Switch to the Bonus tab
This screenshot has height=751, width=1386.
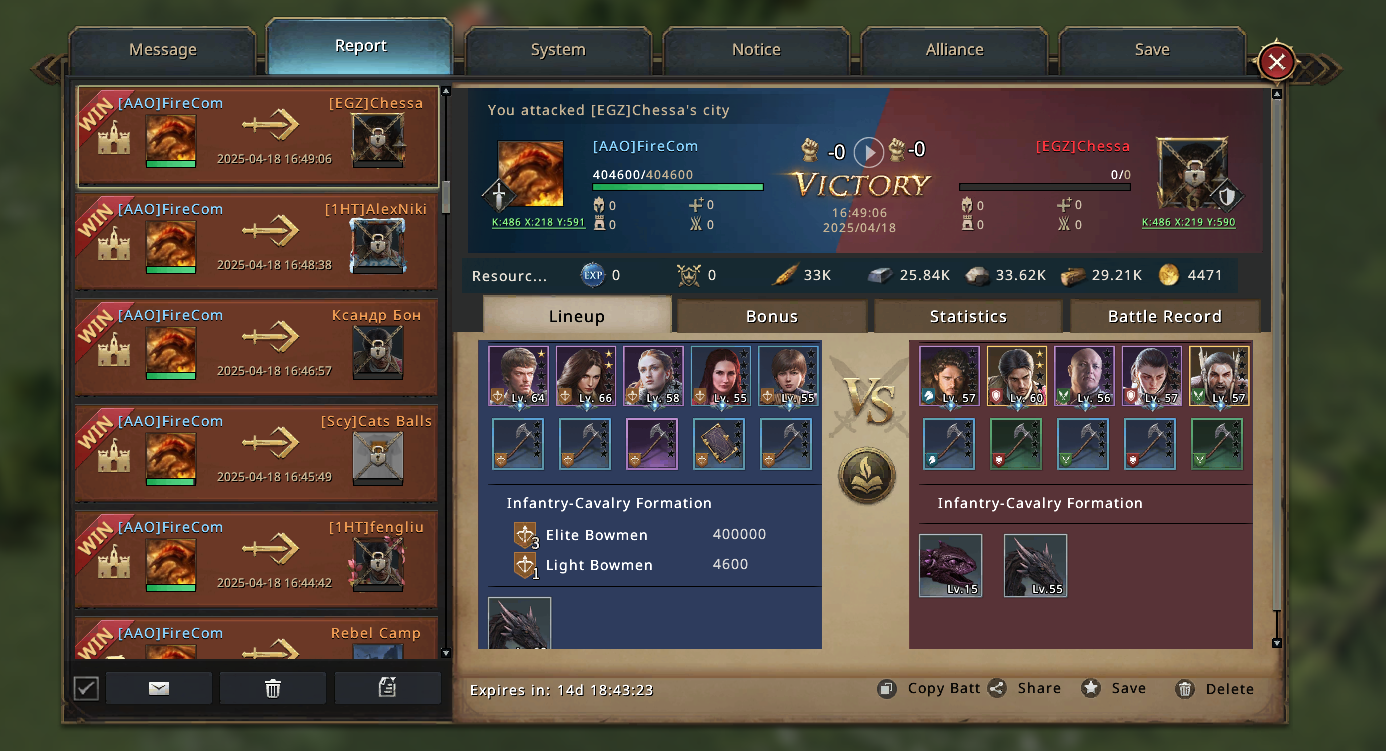(771, 316)
